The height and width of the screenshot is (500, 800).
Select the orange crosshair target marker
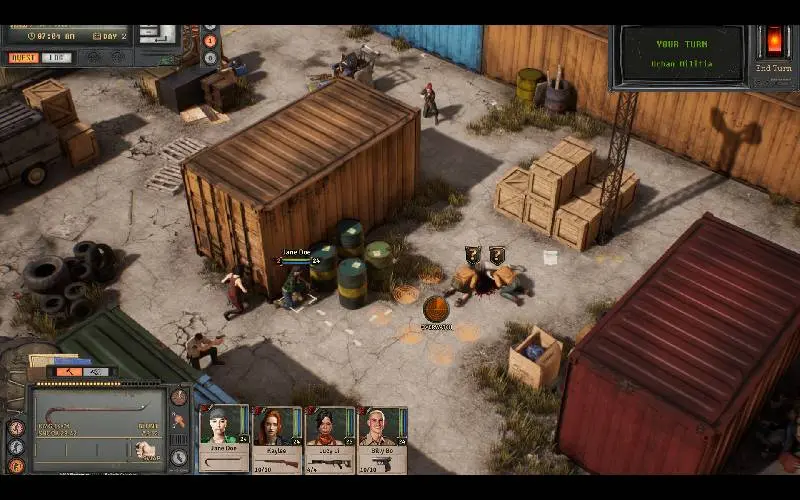436,308
